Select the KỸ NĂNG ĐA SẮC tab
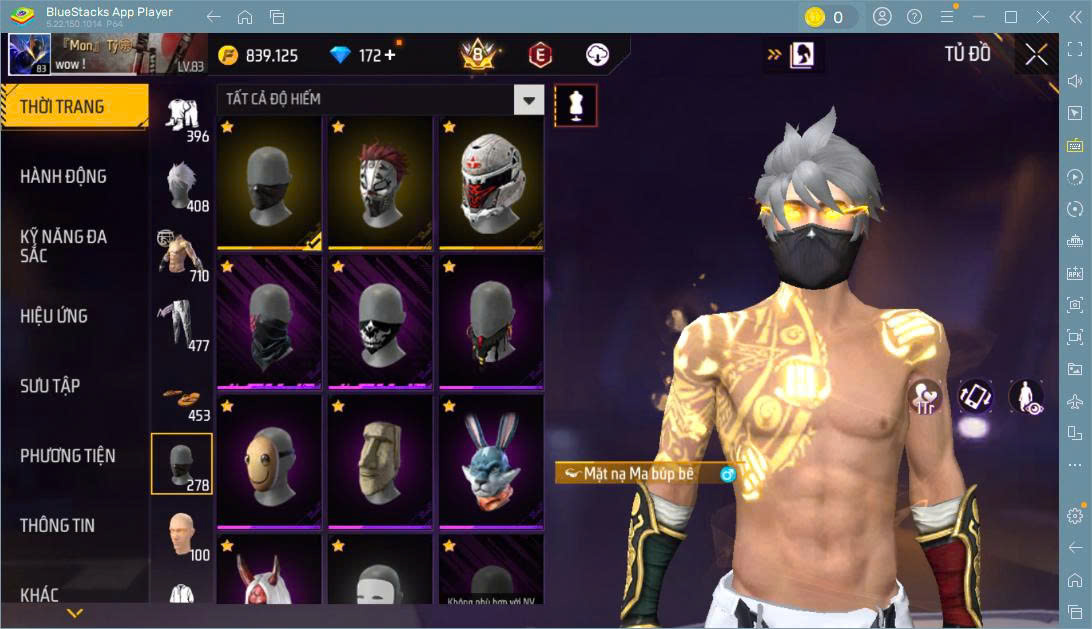Screen dimensions: 1092x629 coord(64,246)
